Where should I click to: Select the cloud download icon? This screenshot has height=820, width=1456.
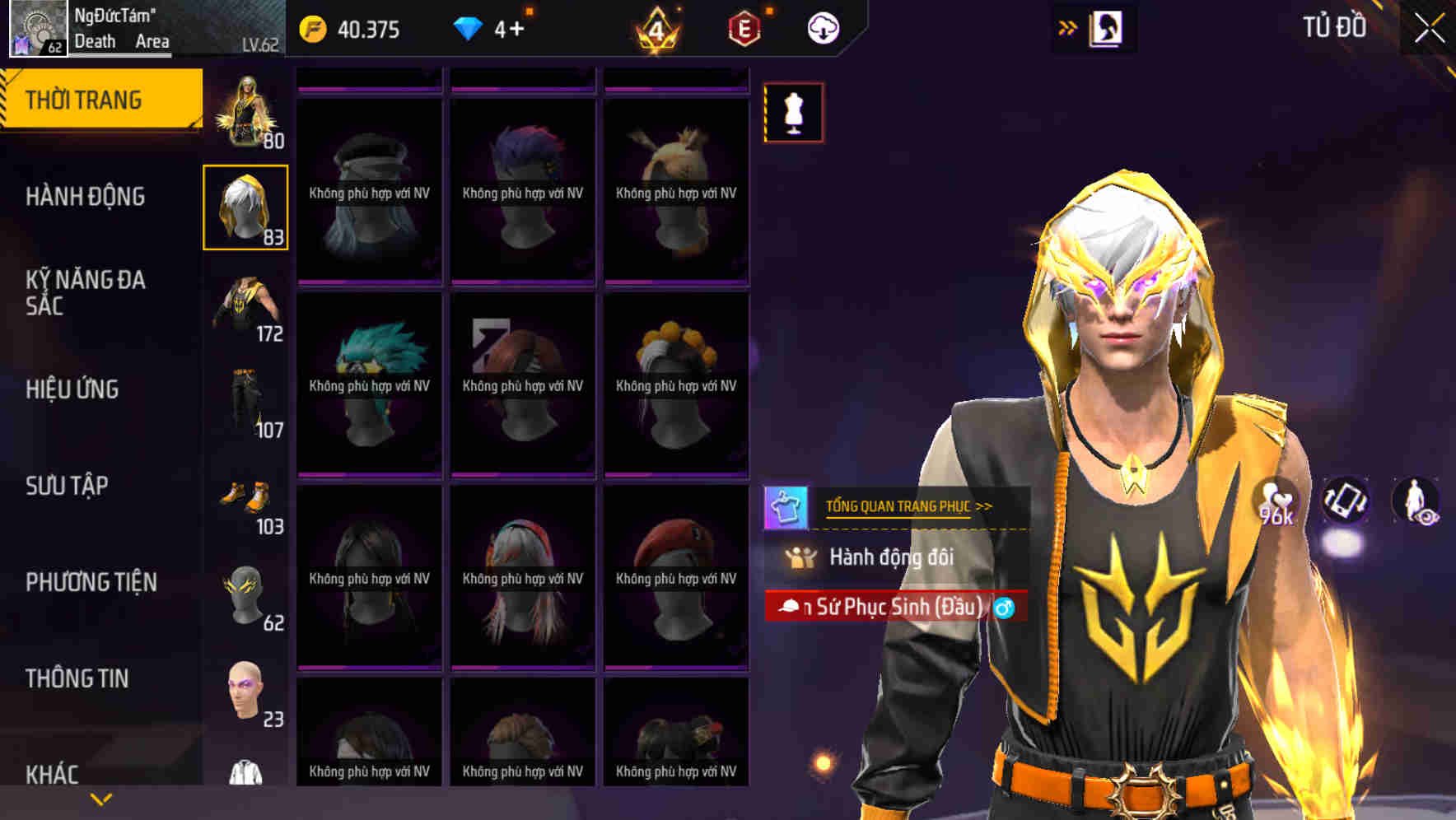tap(822, 27)
